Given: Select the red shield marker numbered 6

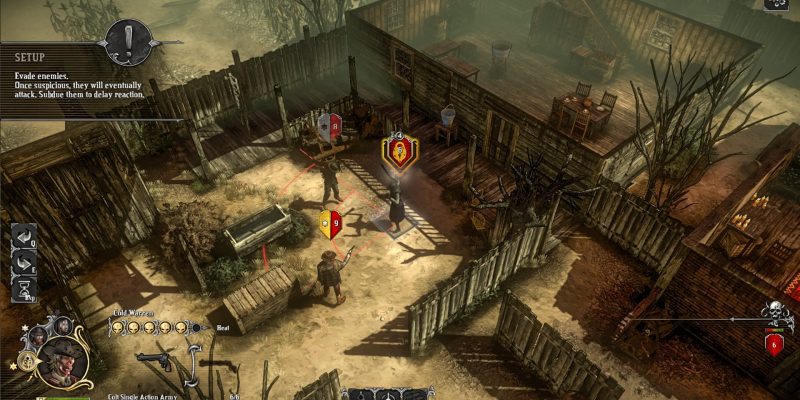Looking at the screenshot, I should pos(774,343).
